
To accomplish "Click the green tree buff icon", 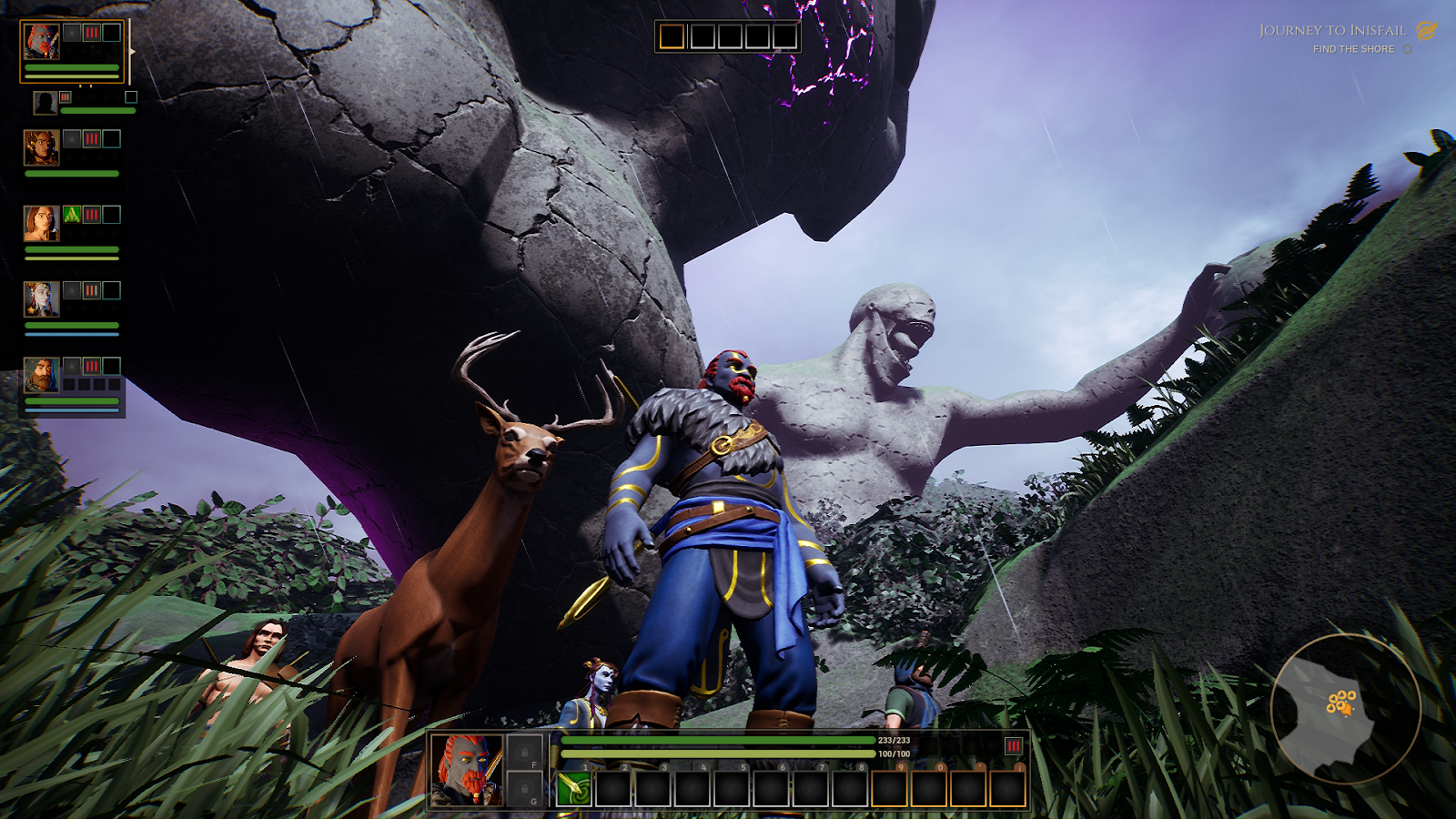I will pyautogui.click(x=72, y=215).
